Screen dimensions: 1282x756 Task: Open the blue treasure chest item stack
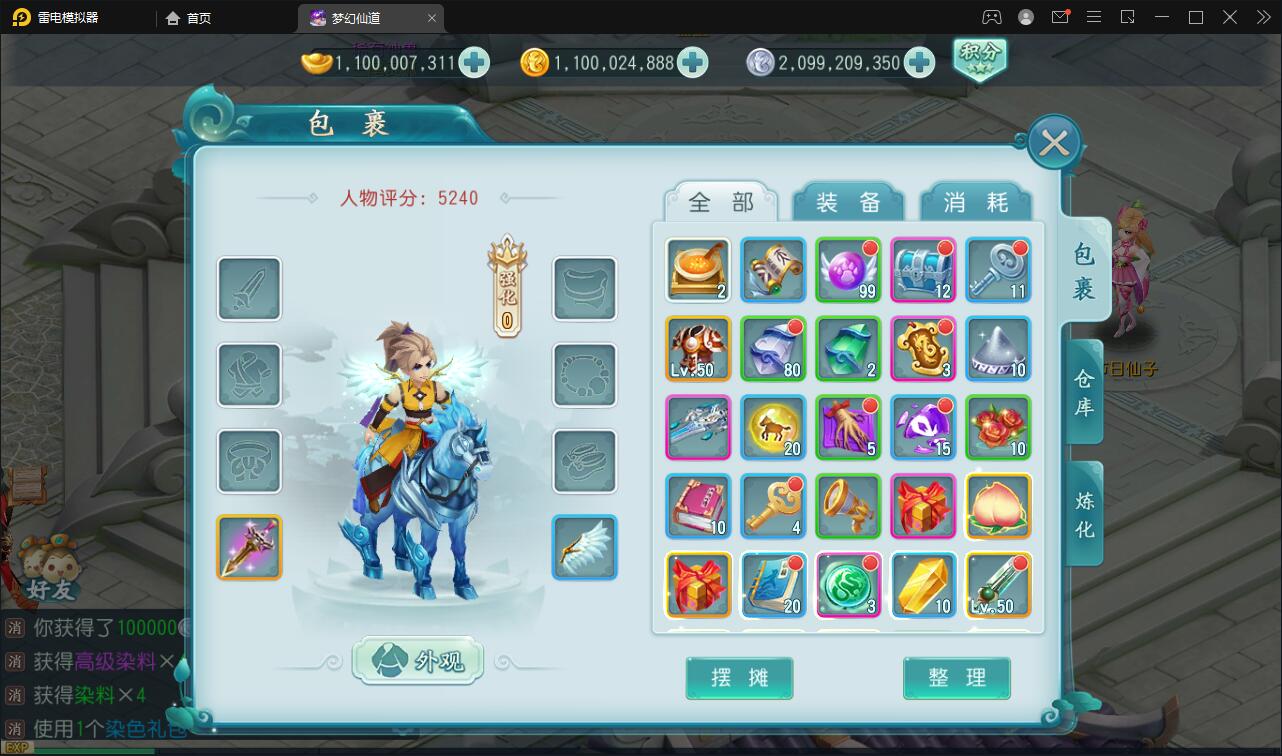(x=922, y=269)
